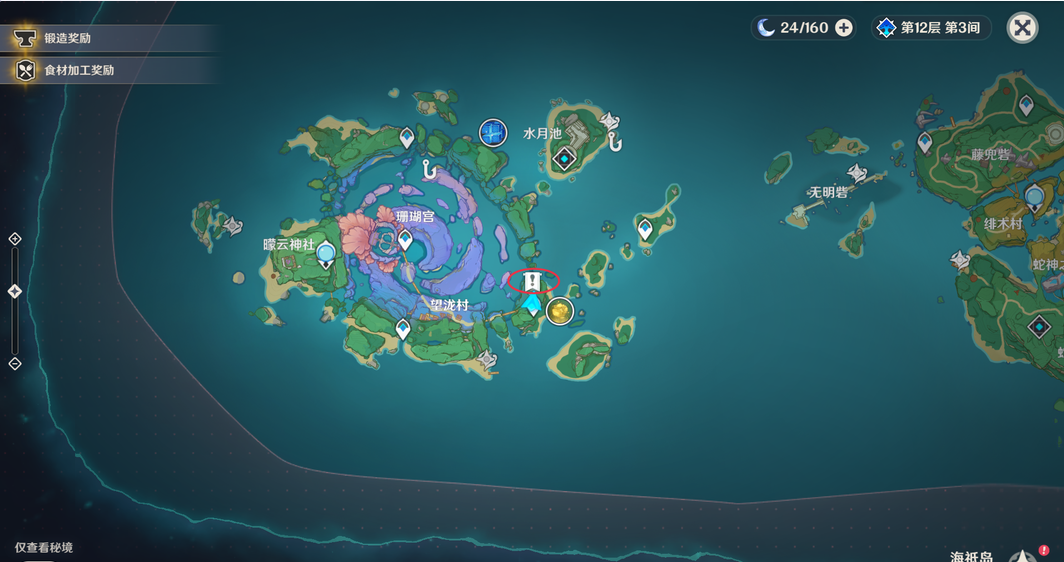The height and width of the screenshot is (562, 1064).
Task: Open the 海祇岛 region selector
Action: click(x=972, y=556)
